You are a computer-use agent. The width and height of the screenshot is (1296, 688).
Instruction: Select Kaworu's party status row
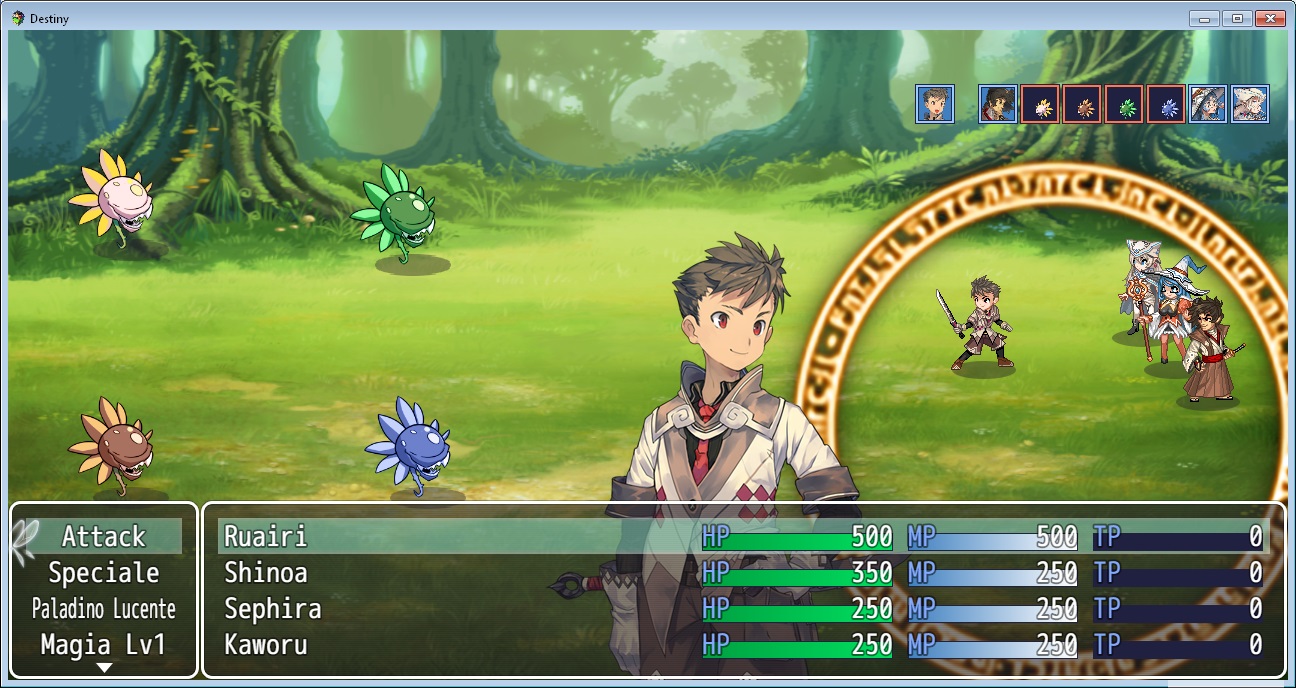click(x=742, y=645)
